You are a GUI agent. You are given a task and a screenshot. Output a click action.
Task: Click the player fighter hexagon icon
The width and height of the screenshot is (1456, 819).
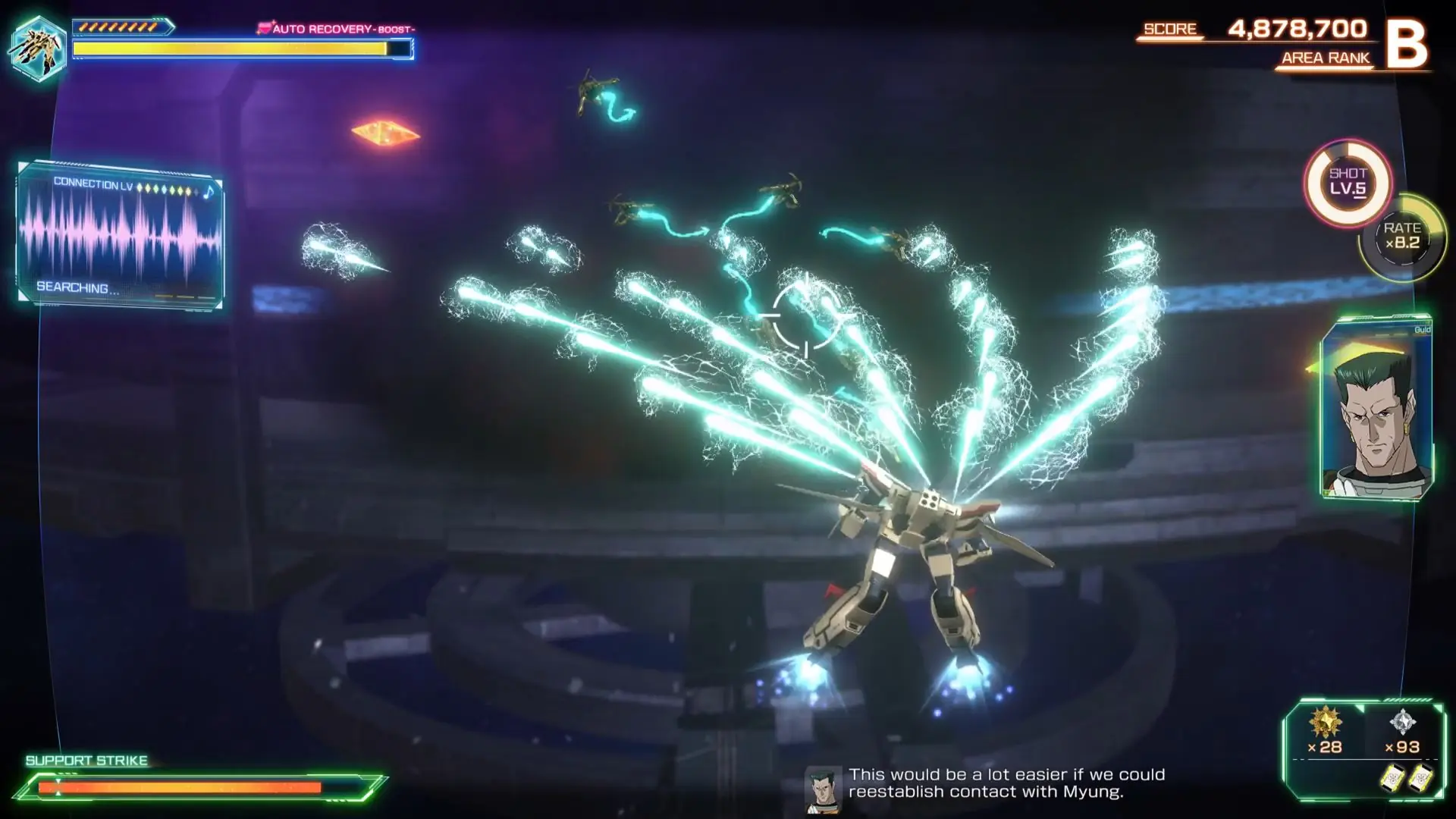pos(37,47)
